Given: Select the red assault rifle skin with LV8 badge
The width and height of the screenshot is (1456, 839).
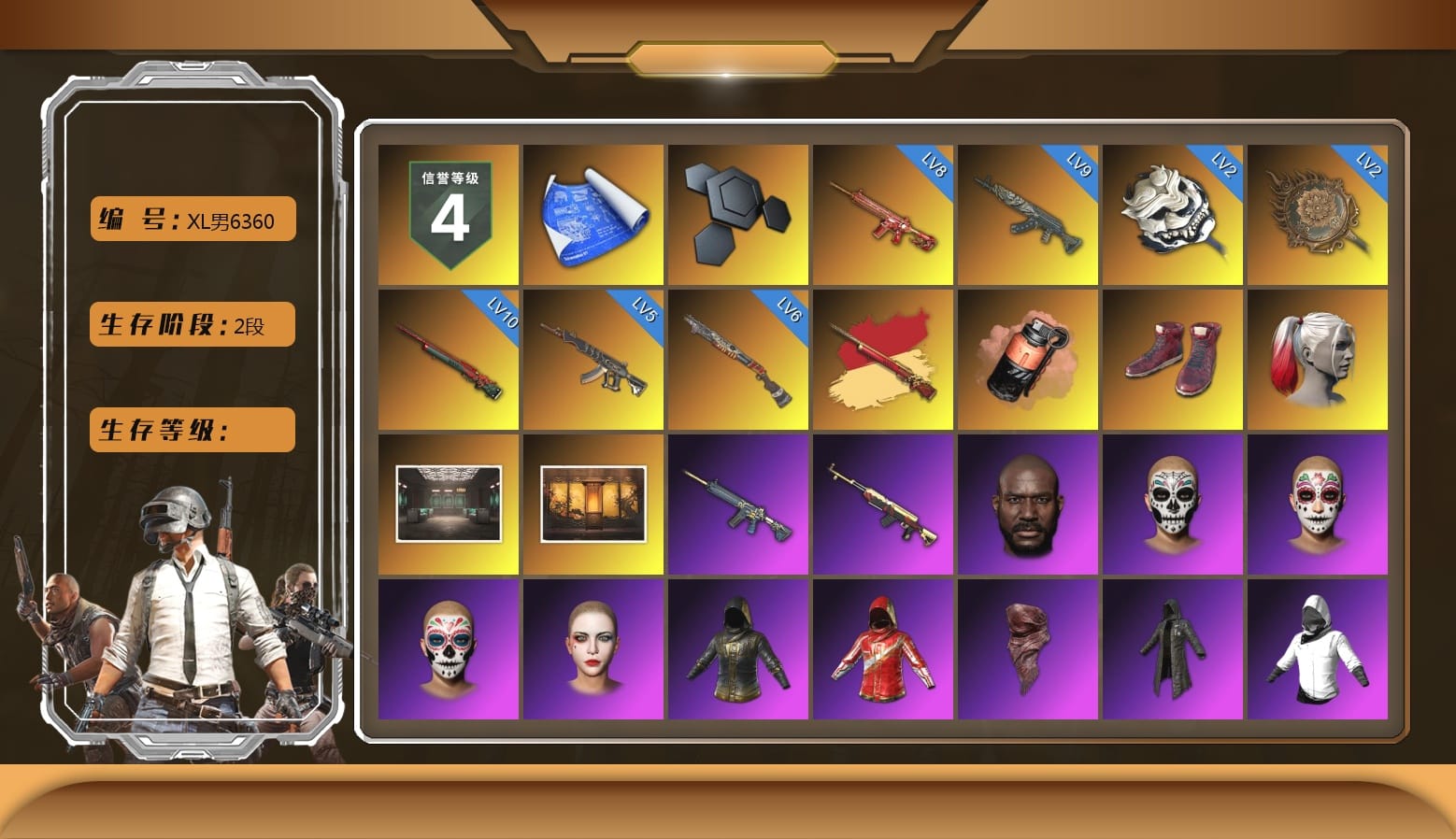Looking at the screenshot, I should click(883, 213).
